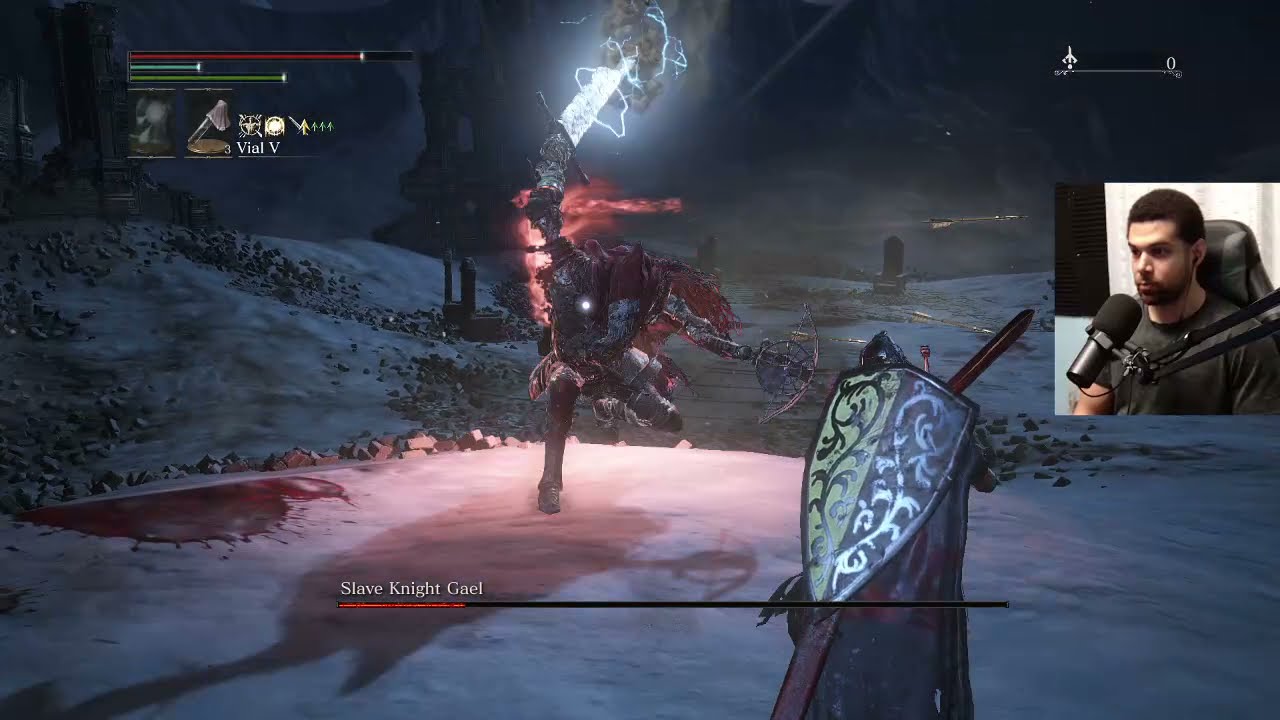1280x720 pixels.
Task: Select the ghostly white spell slot
Action: point(152,124)
